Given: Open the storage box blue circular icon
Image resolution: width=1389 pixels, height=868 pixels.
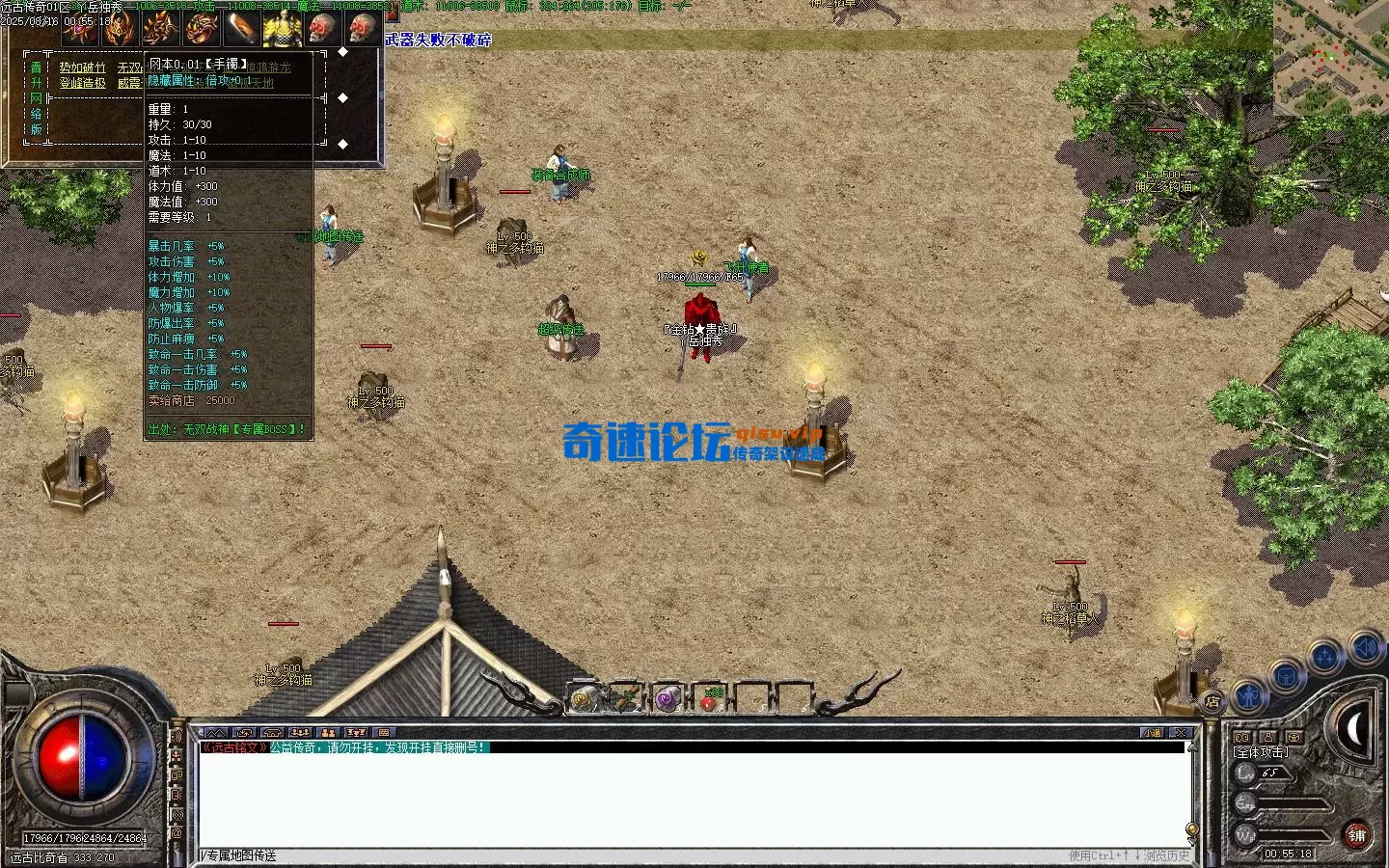Looking at the screenshot, I should [x=1286, y=675].
